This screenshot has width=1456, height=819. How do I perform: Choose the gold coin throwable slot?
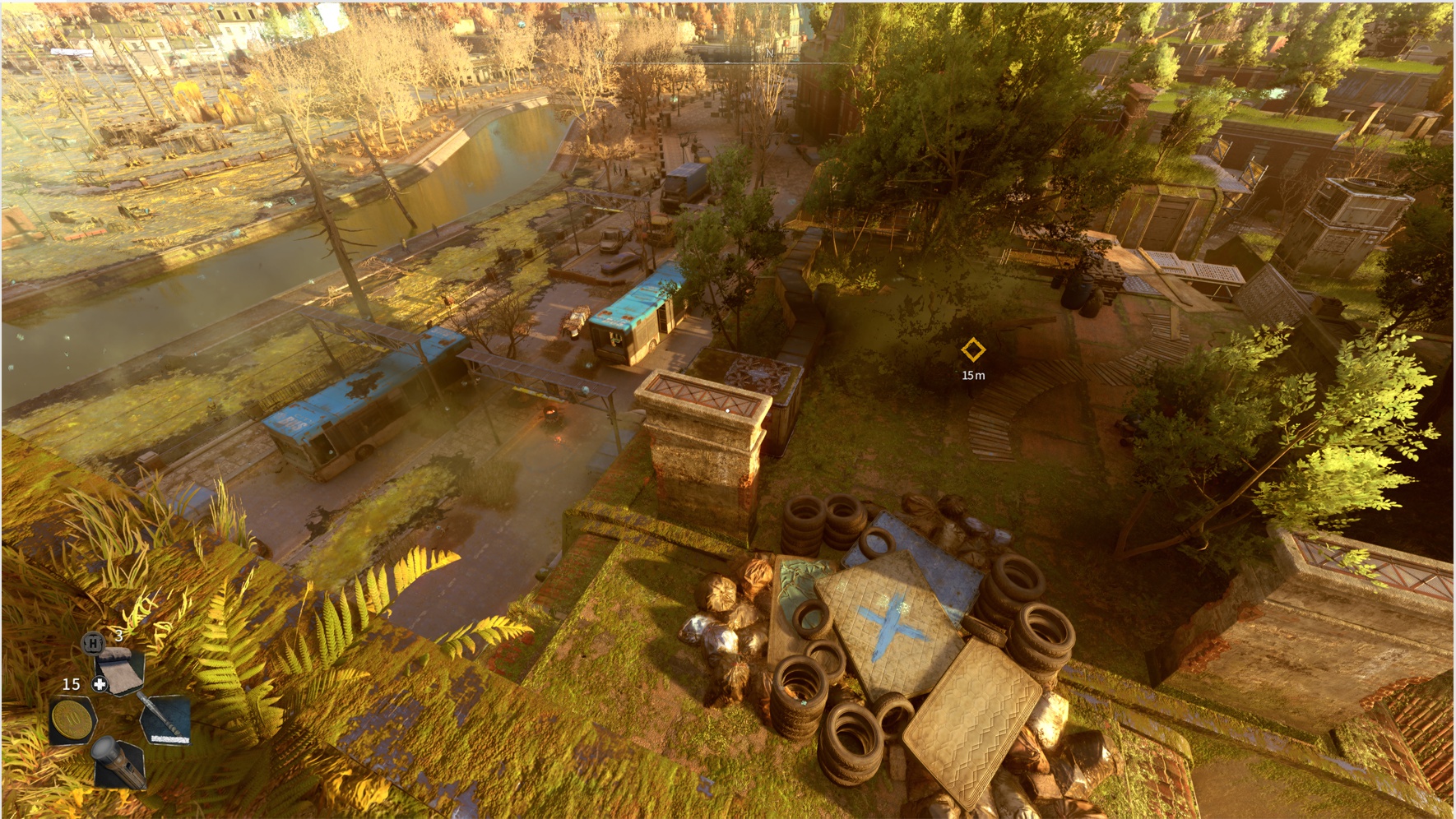click(72, 720)
